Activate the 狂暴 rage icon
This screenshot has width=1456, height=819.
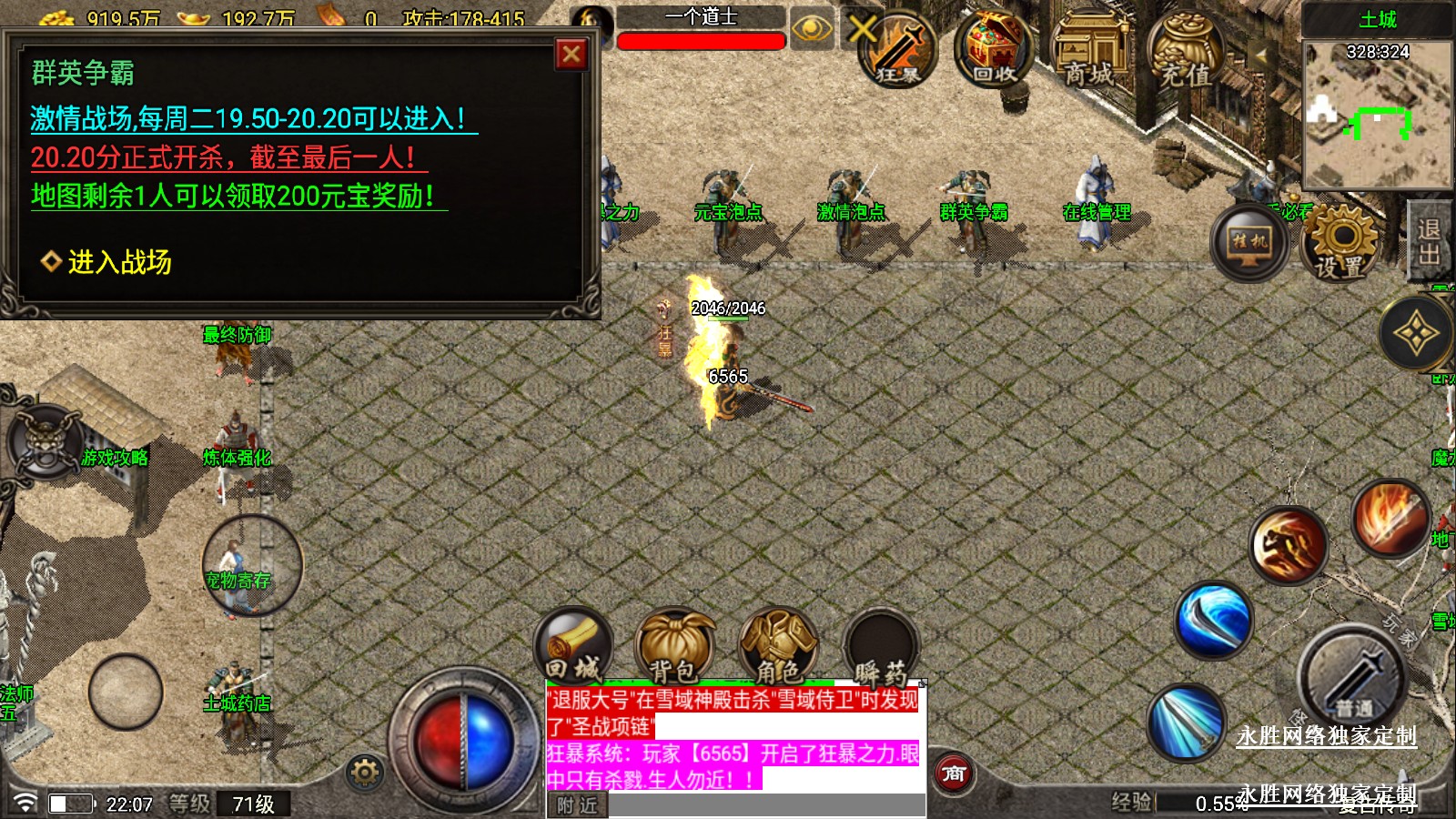tap(896, 51)
